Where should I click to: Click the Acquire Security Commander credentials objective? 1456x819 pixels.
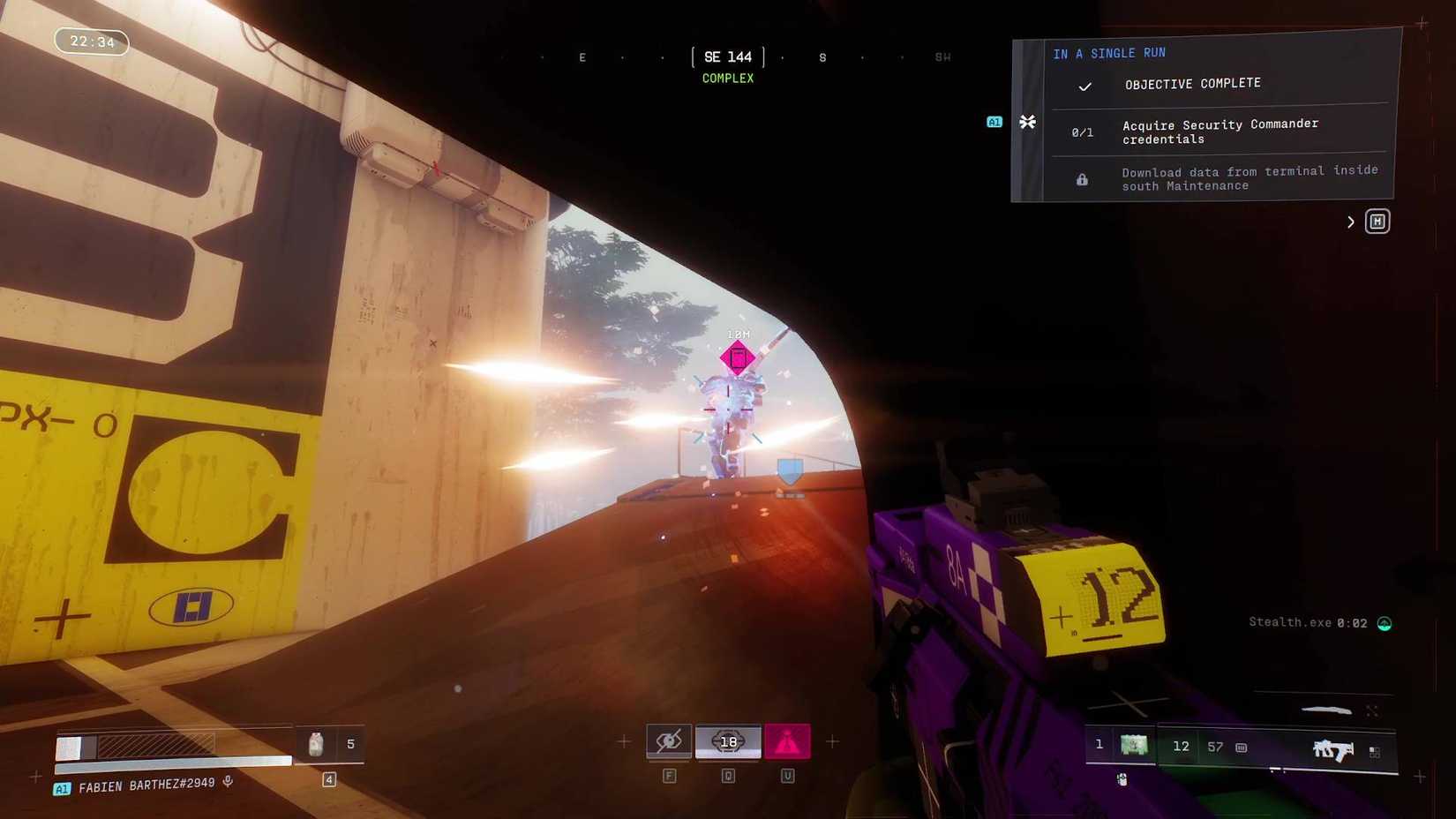click(x=1220, y=131)
